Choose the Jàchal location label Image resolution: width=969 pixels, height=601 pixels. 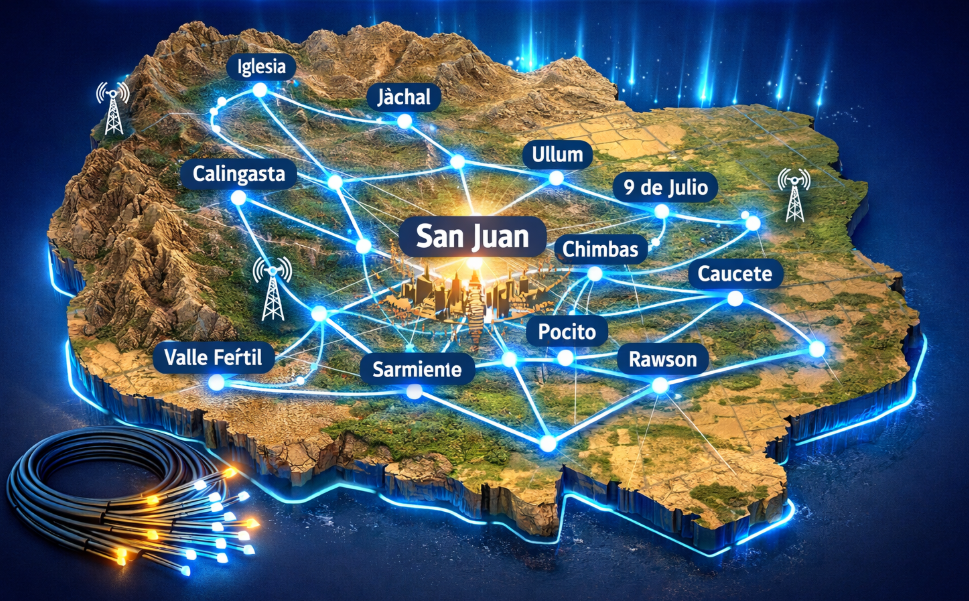click(405, 98)
